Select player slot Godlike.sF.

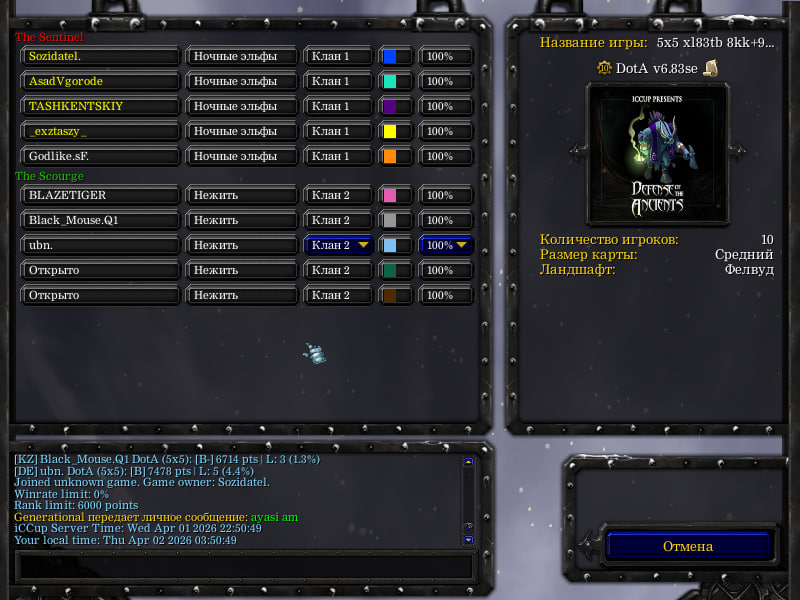click(x=100, y=156)
